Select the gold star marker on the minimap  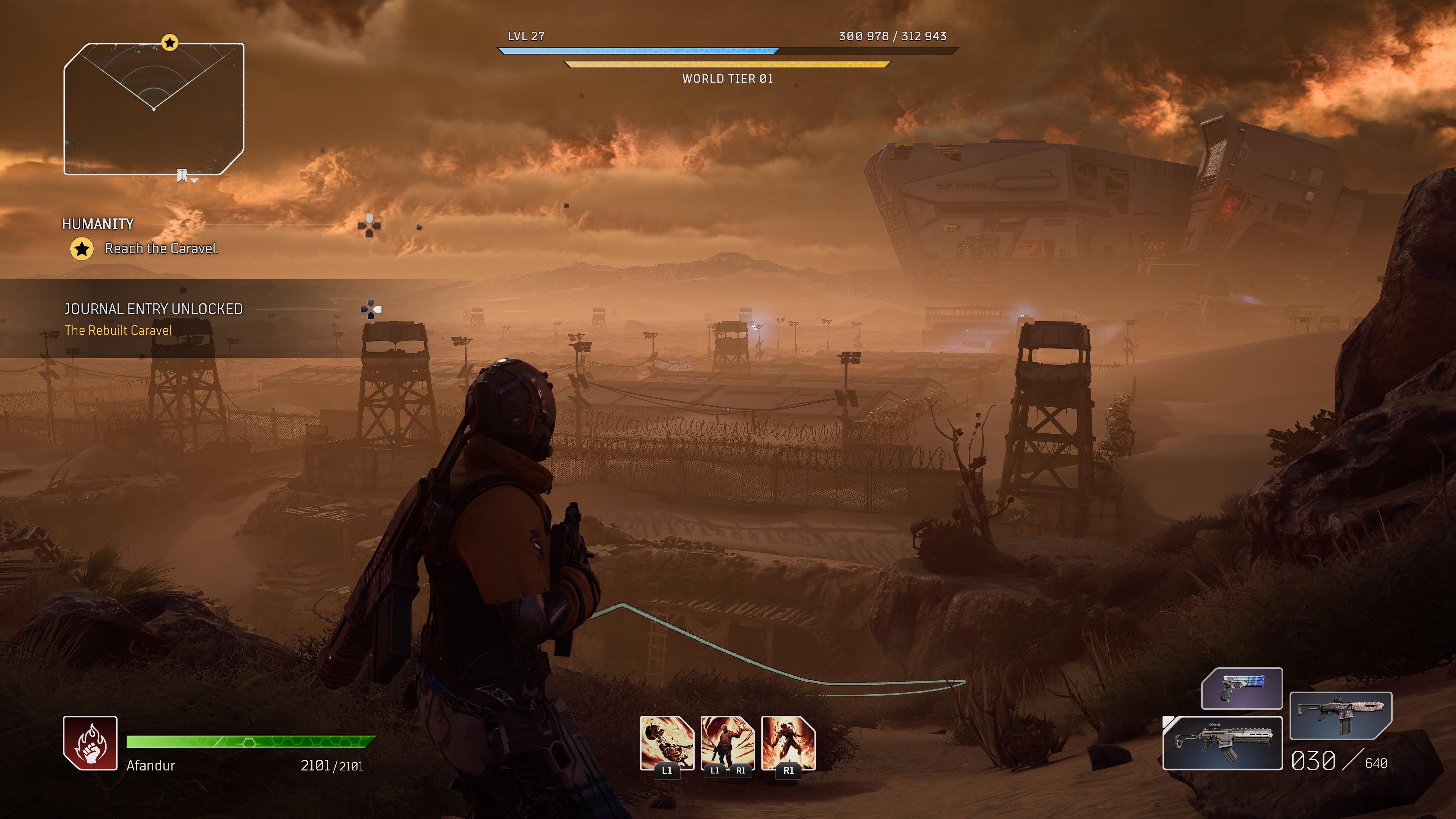coord(169,42)
